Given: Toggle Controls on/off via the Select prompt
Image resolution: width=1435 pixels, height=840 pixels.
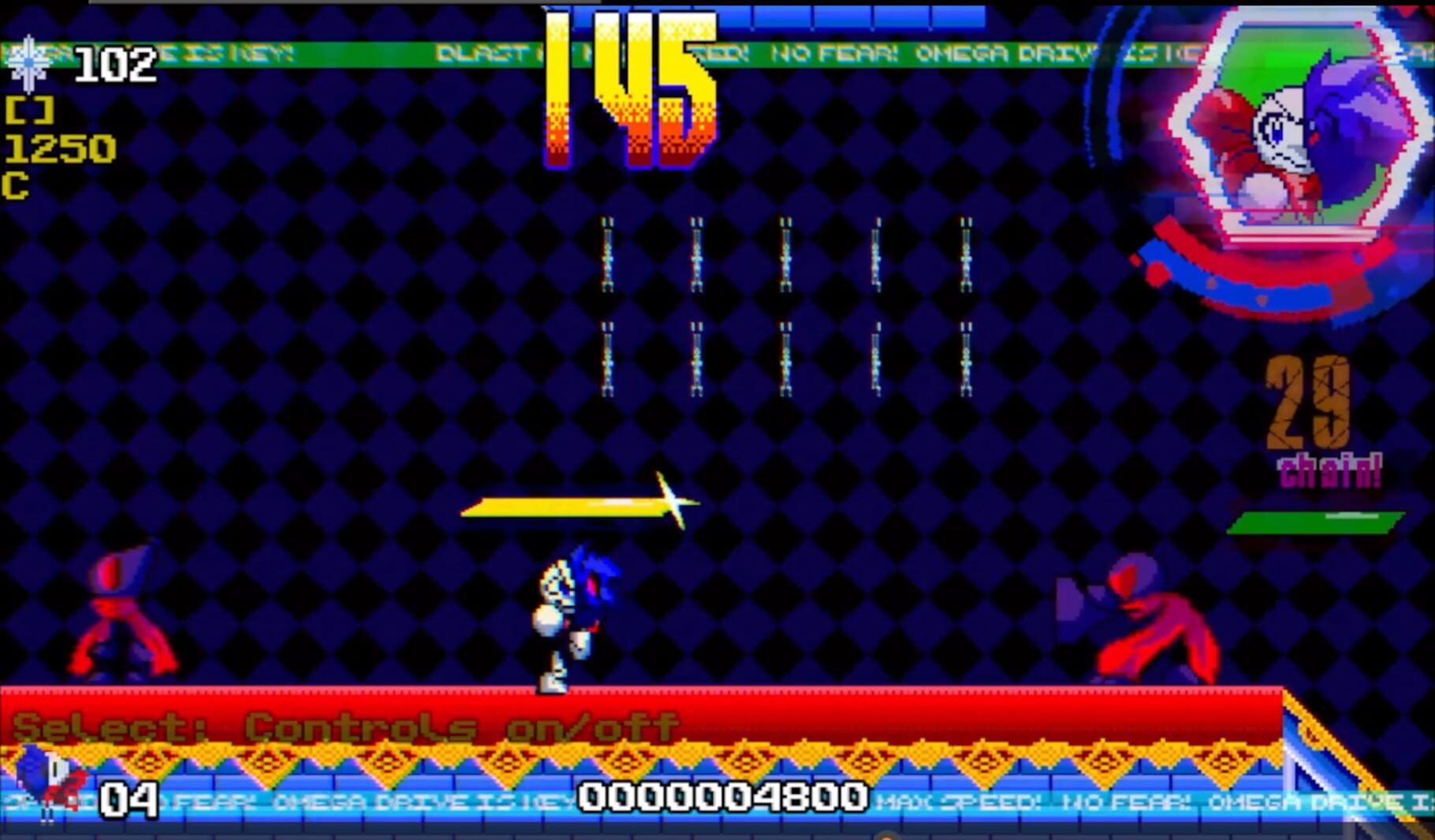Looking at the screenshot, I should (339, 726).
